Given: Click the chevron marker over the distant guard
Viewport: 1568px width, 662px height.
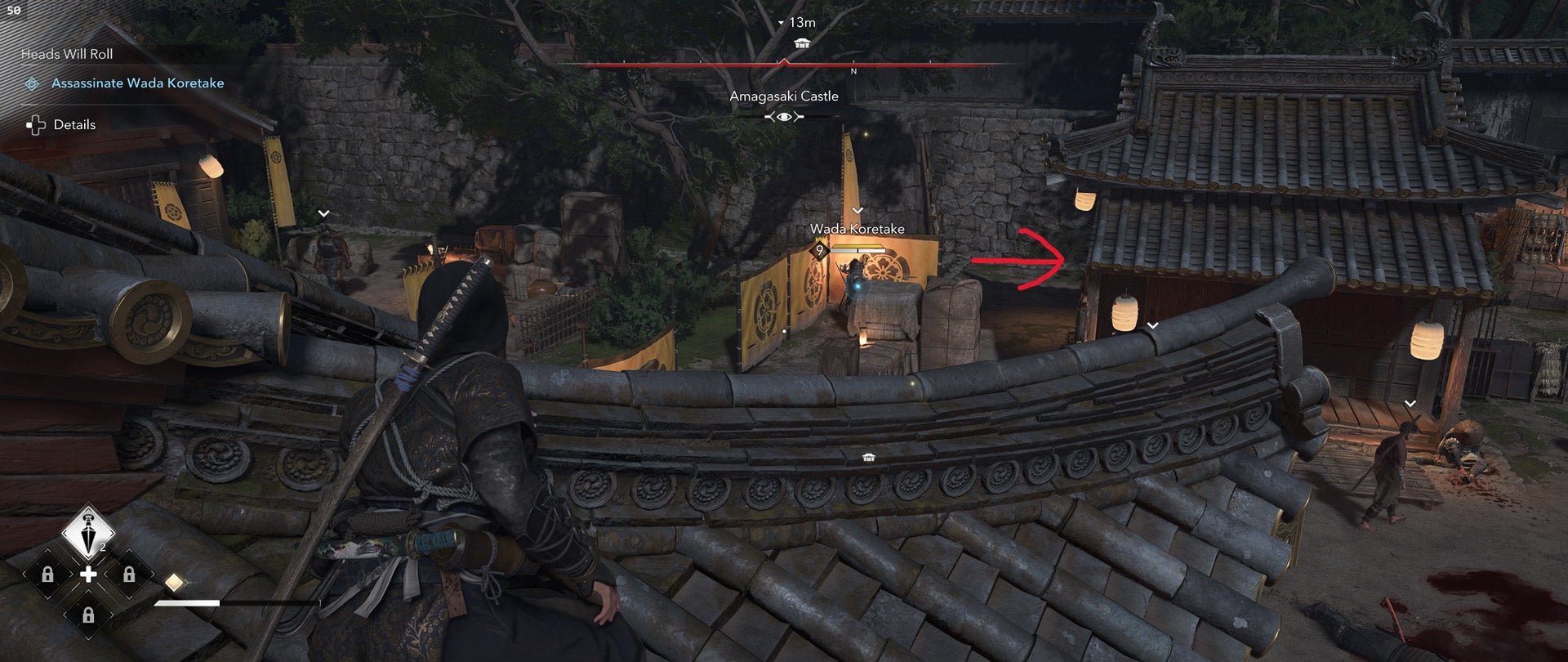Looking at the screenshot, I should (323, 211).
